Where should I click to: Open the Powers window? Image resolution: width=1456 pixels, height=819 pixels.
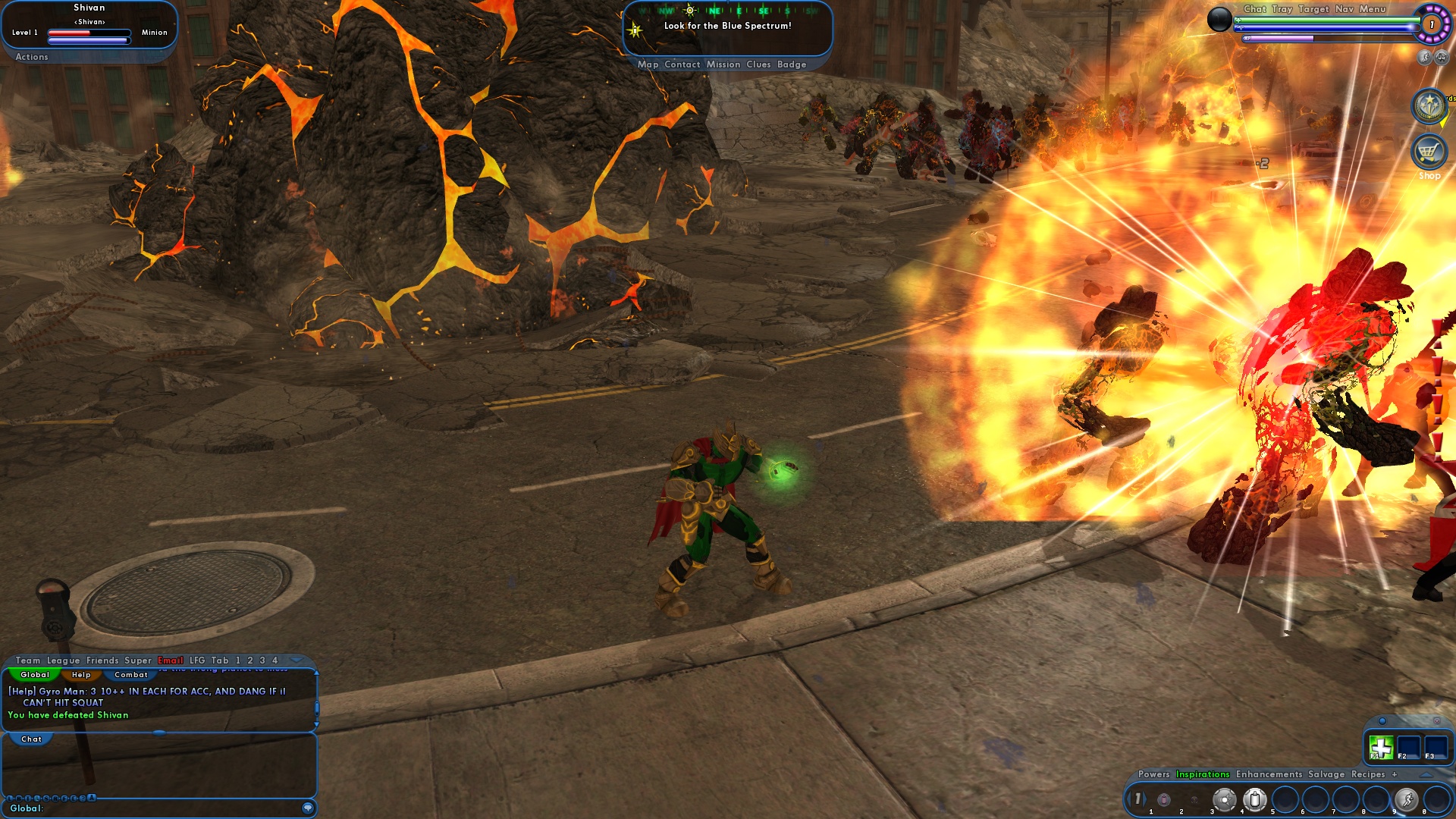pos(1153,774)
